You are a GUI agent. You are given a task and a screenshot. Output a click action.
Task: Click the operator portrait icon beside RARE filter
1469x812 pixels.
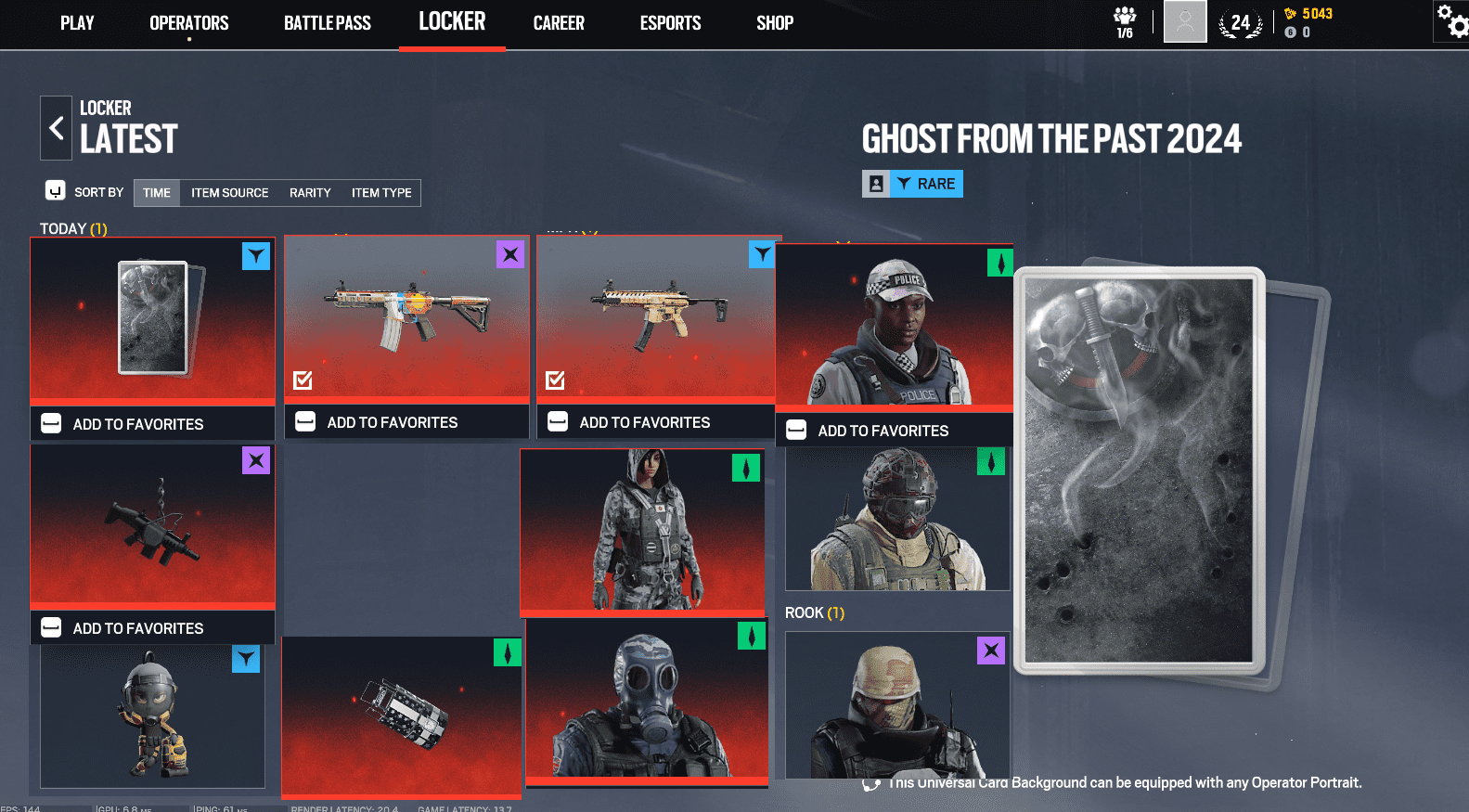tap(874, 183)
